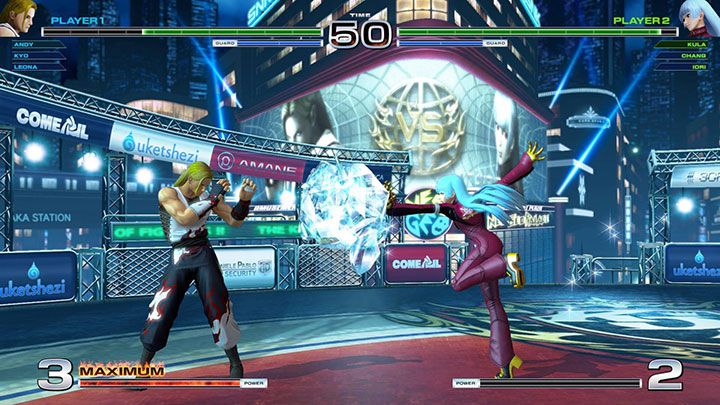Select Iori in Player 2's team list
Image resolution: width=720 pixels, height=405 pixels.
click(x=698, y=67)
